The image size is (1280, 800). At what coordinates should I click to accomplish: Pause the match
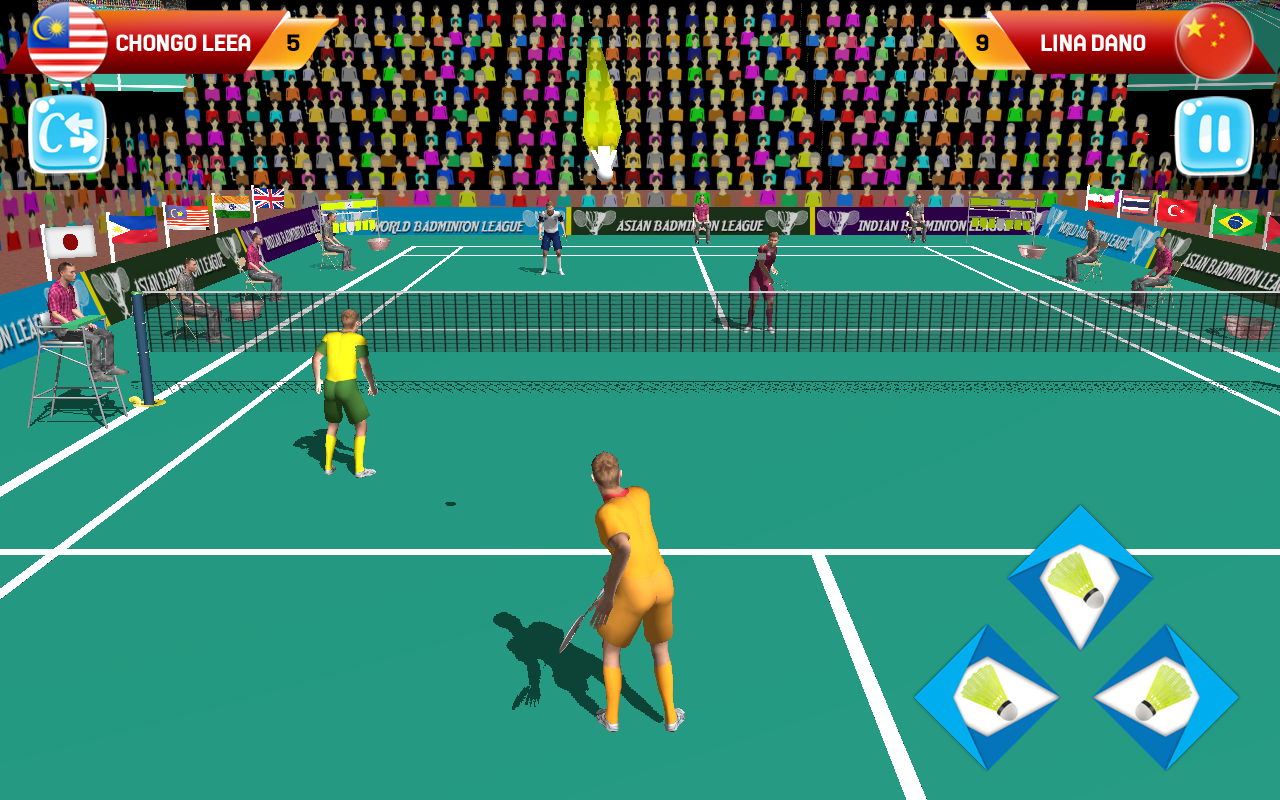click(1212, 135)
